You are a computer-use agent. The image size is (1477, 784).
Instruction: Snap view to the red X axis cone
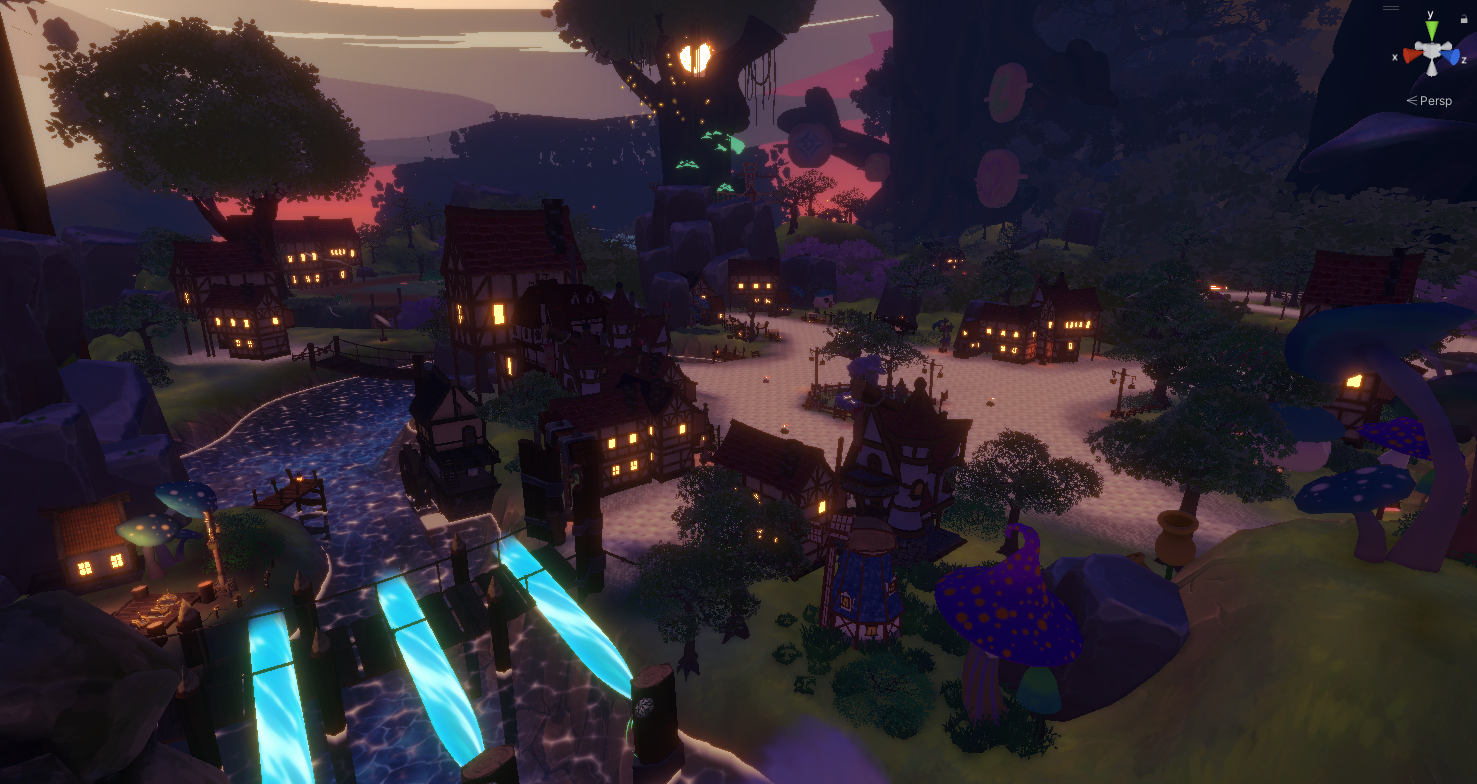tap(1411, 55)
